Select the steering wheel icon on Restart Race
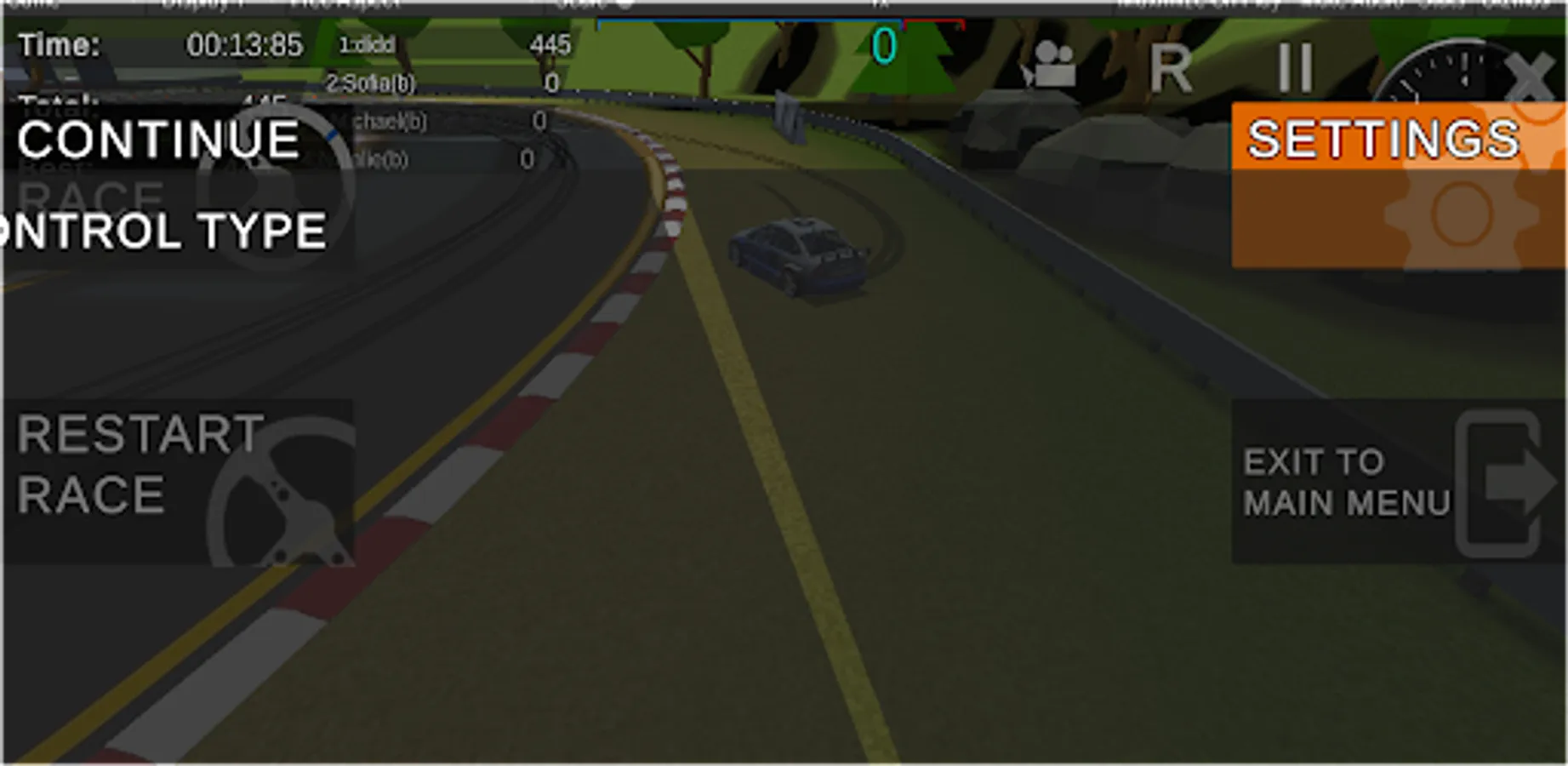 [281, 494]
